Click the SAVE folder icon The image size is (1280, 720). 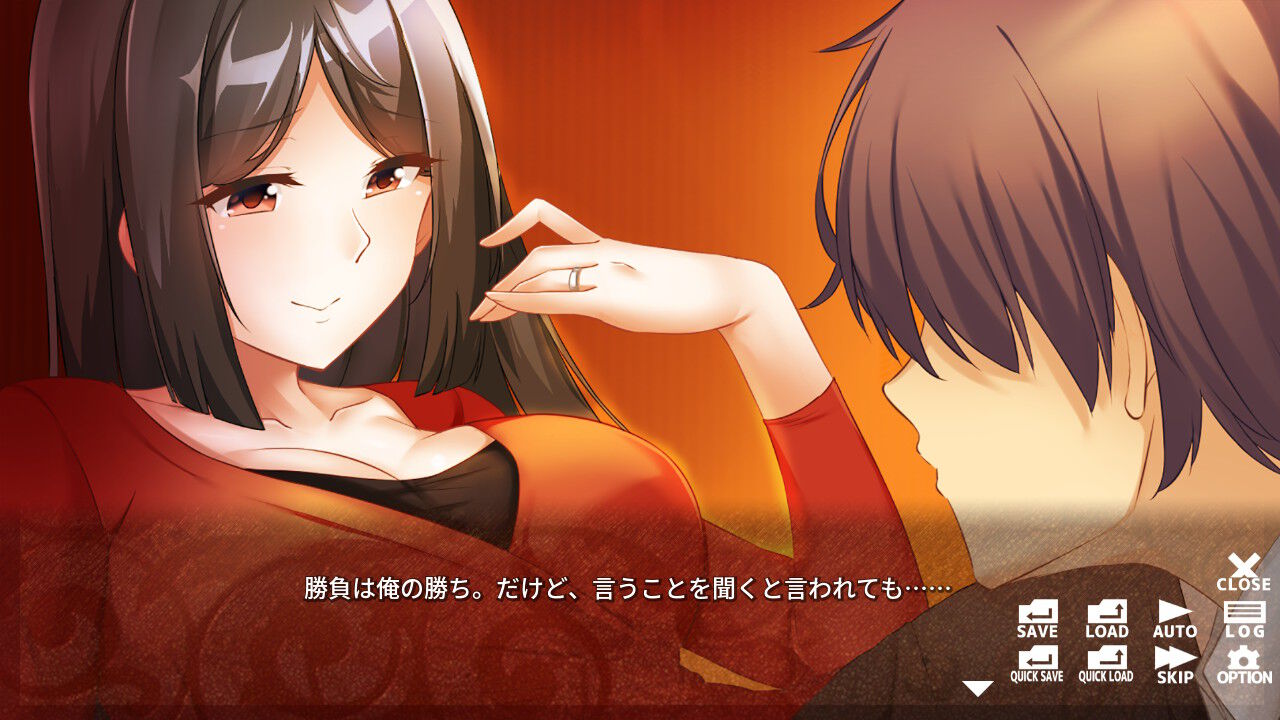pos(1037,613)
